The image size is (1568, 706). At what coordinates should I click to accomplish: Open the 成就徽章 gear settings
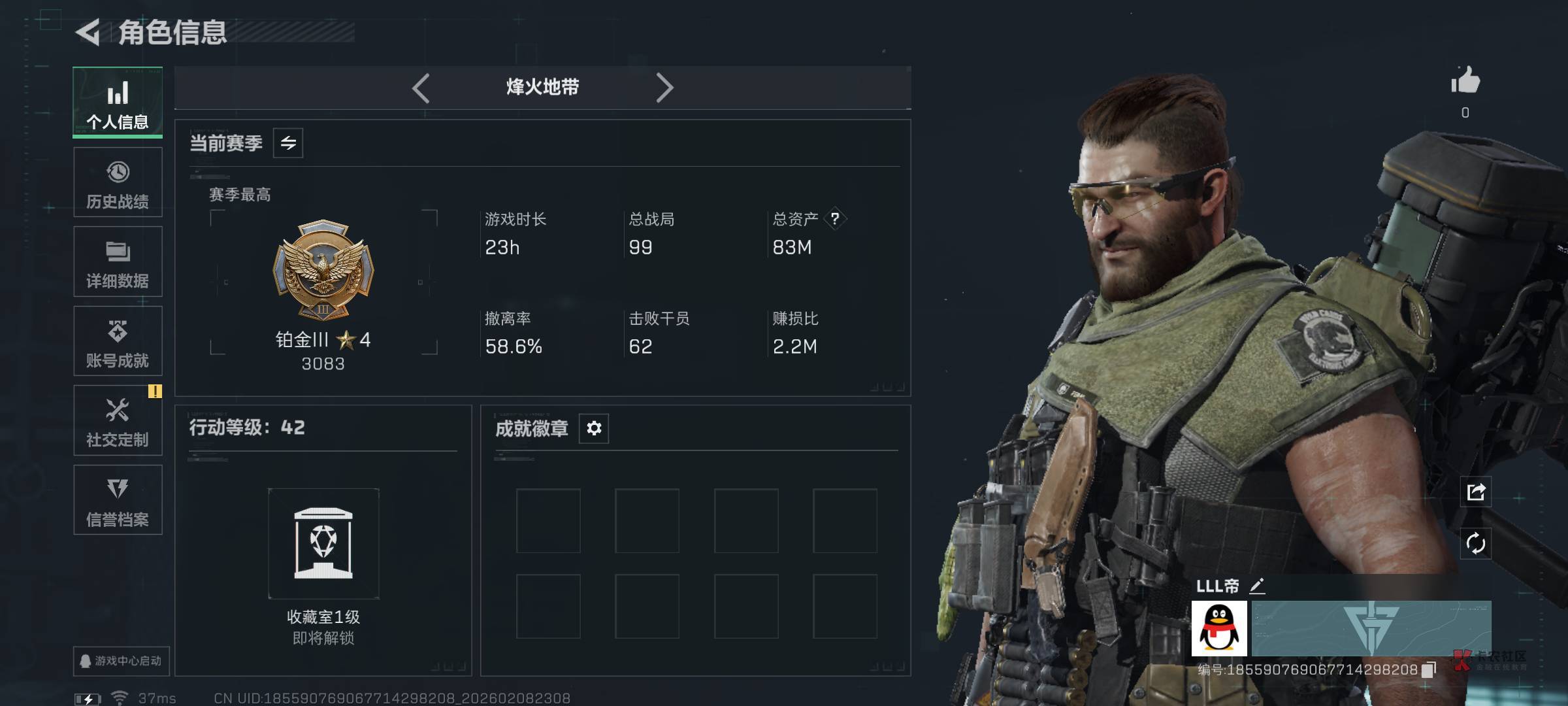(594, 428)
